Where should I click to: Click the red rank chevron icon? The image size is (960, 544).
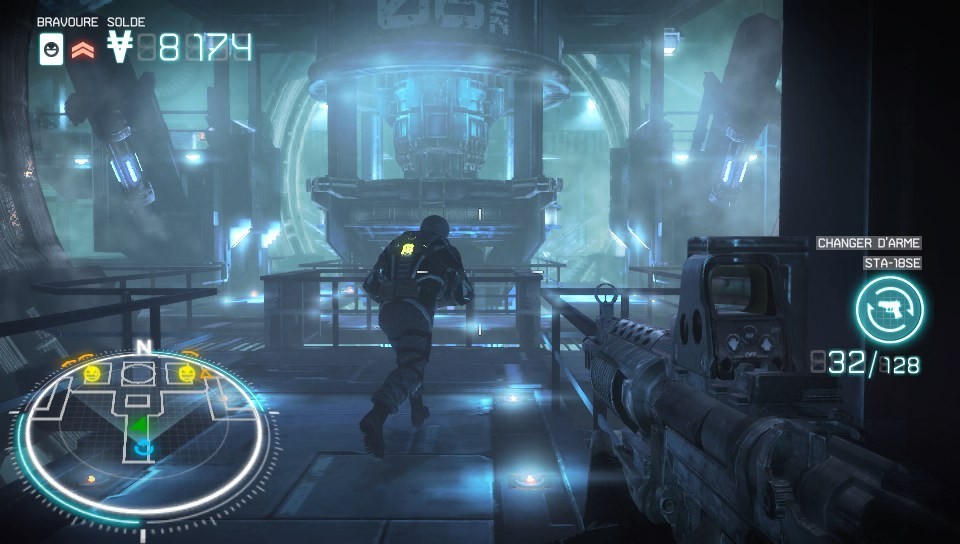tap(82, 48)
